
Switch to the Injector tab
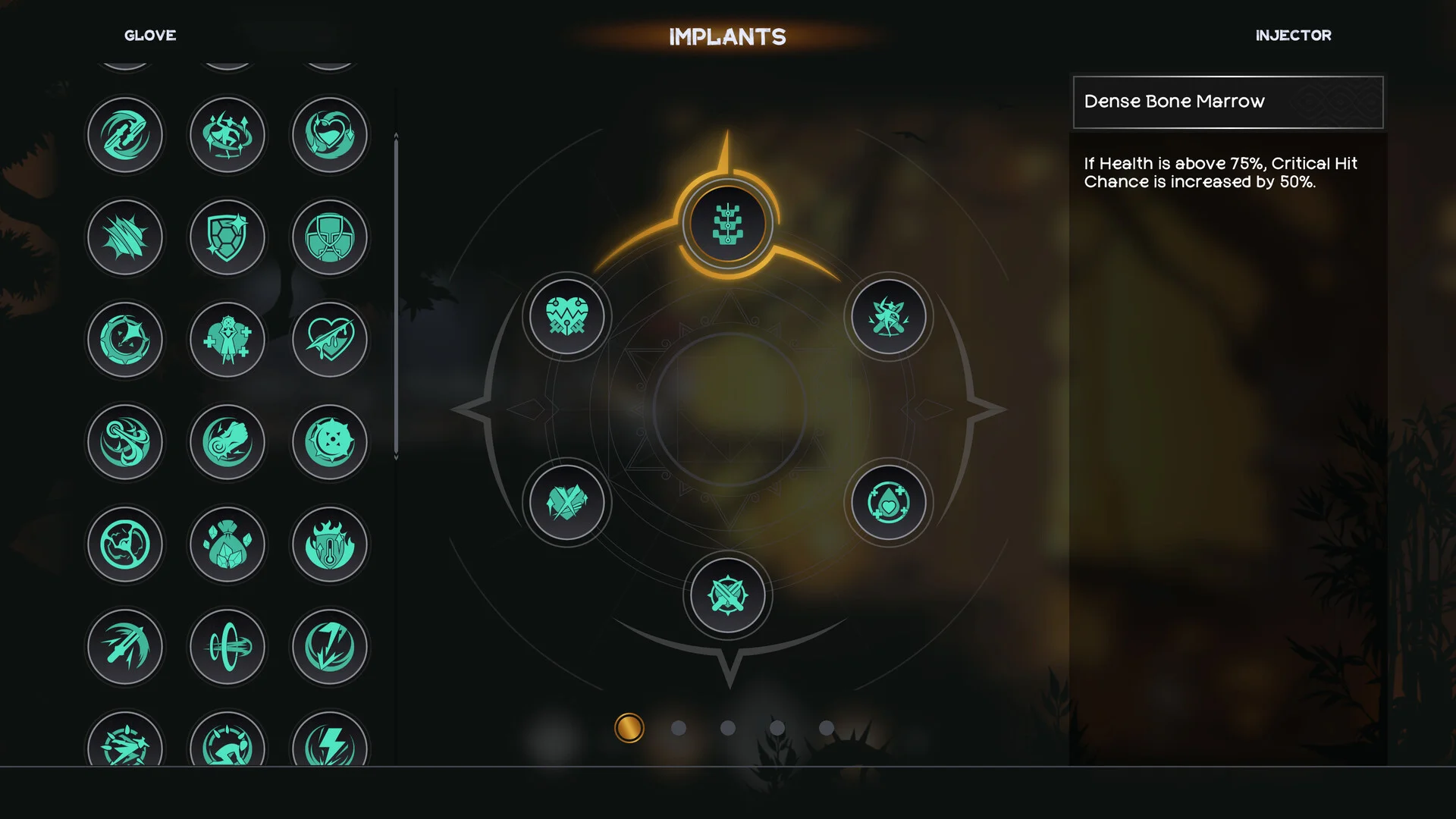(1293, 36)
